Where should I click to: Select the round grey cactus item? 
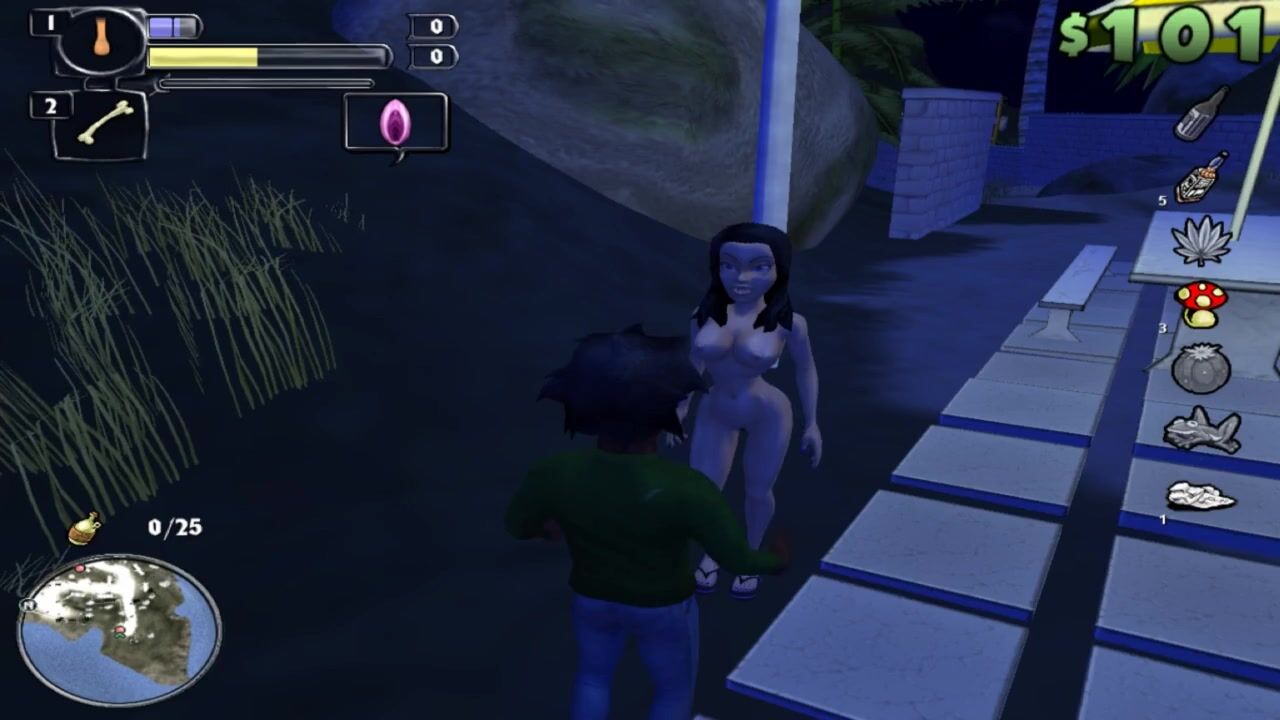pyautogui.click(x=1200, y=368)
